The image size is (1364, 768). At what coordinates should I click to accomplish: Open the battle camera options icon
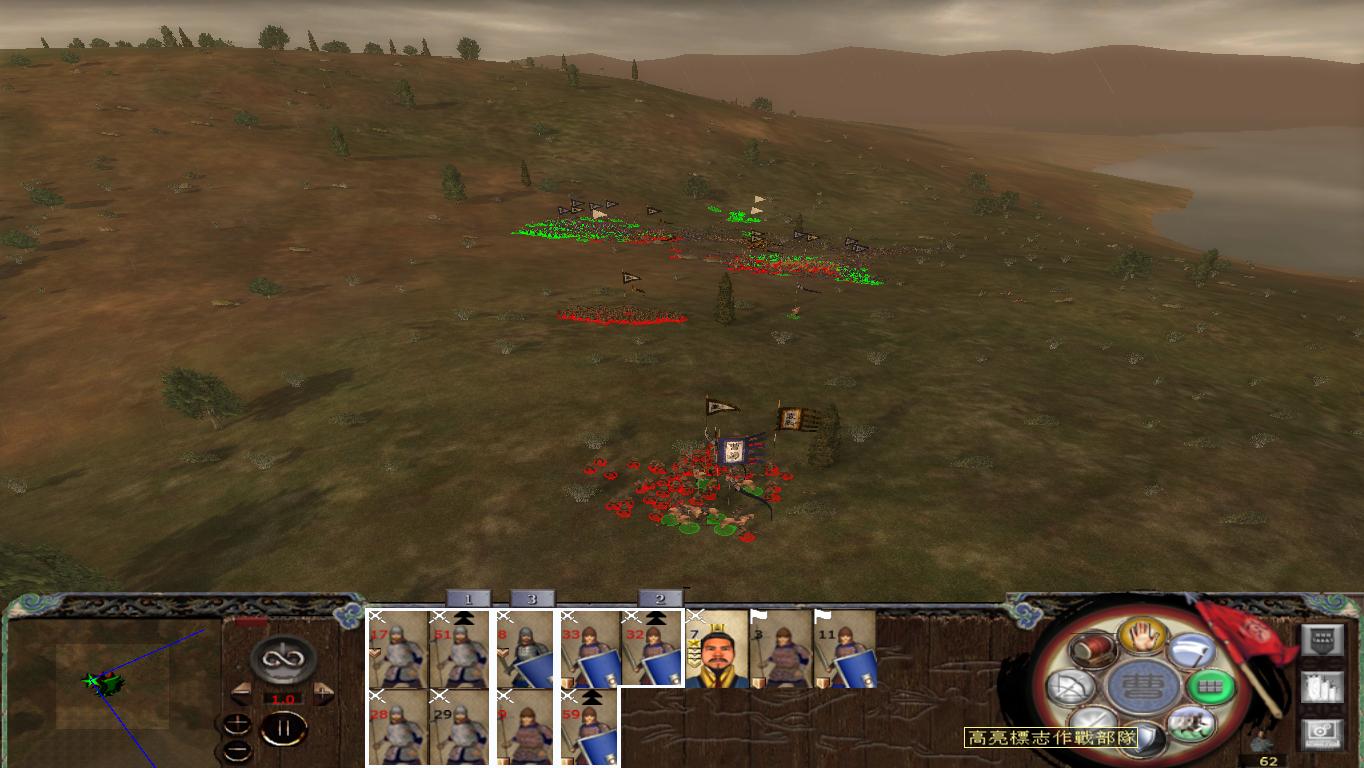[x=1322, y=733]
